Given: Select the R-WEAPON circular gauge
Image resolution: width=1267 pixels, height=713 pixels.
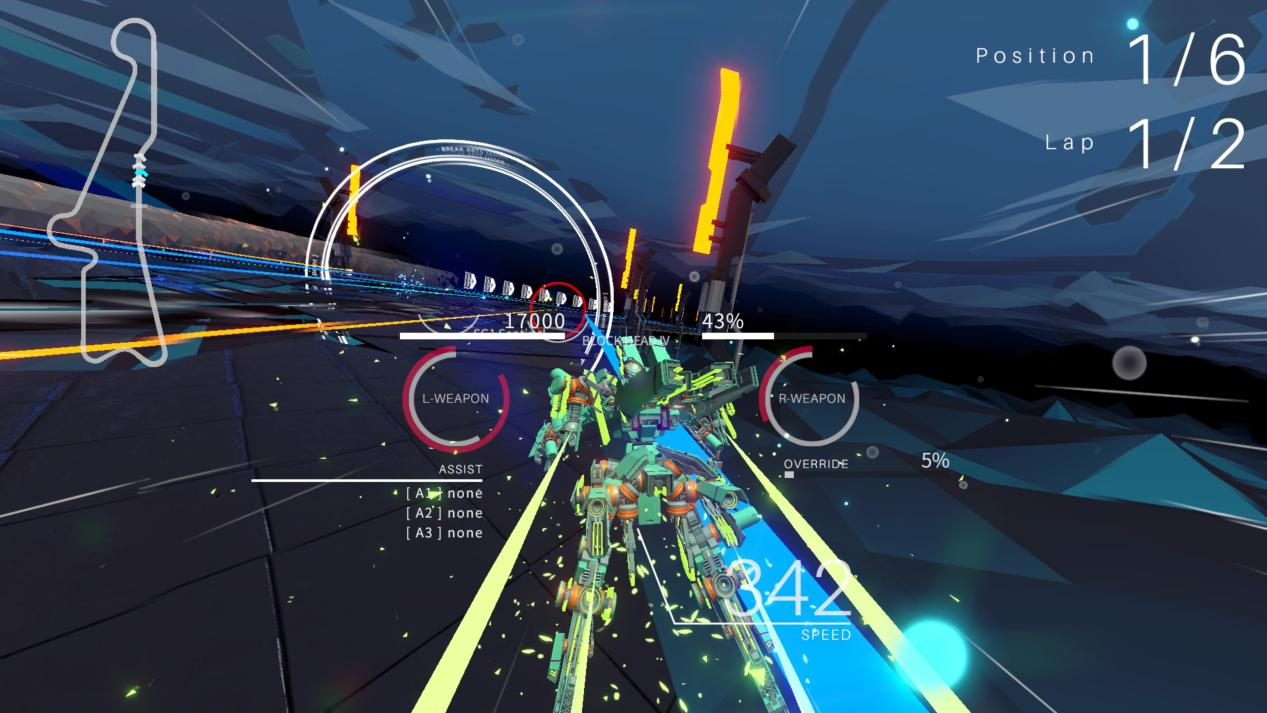Looking at the screenshot, I should 811,398.
